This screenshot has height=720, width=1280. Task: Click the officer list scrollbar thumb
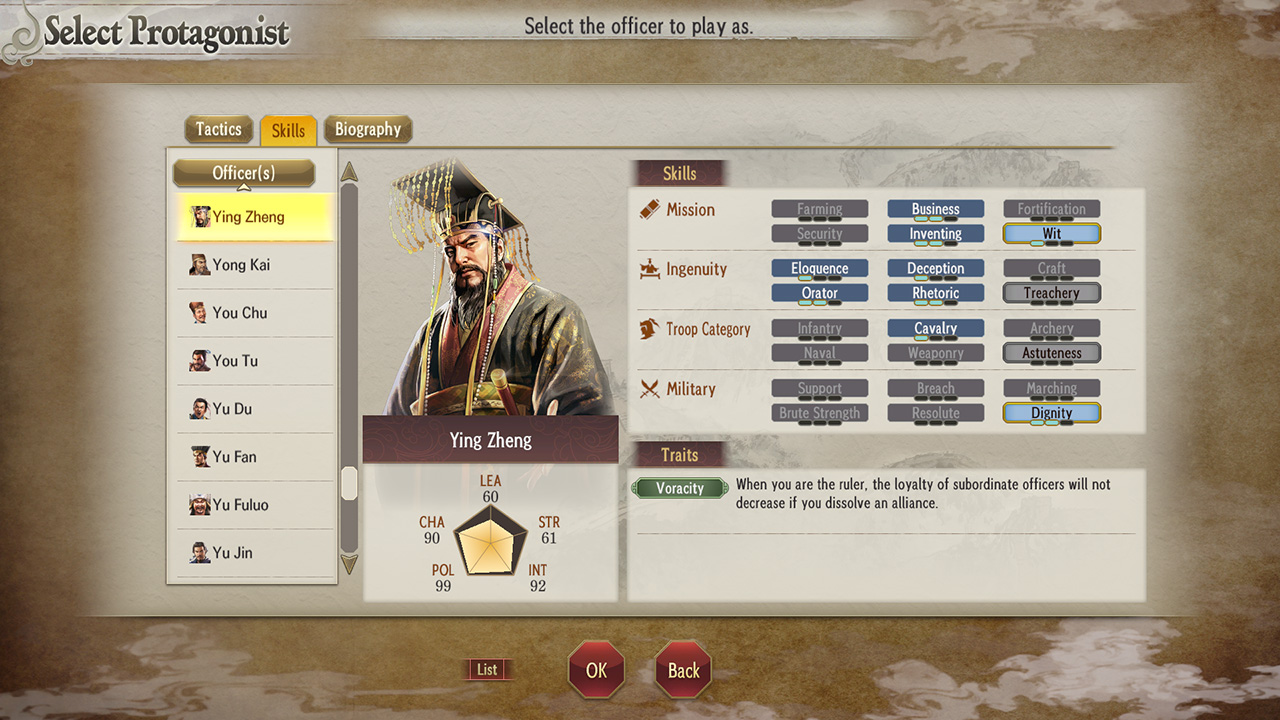[x=349, y=484]
